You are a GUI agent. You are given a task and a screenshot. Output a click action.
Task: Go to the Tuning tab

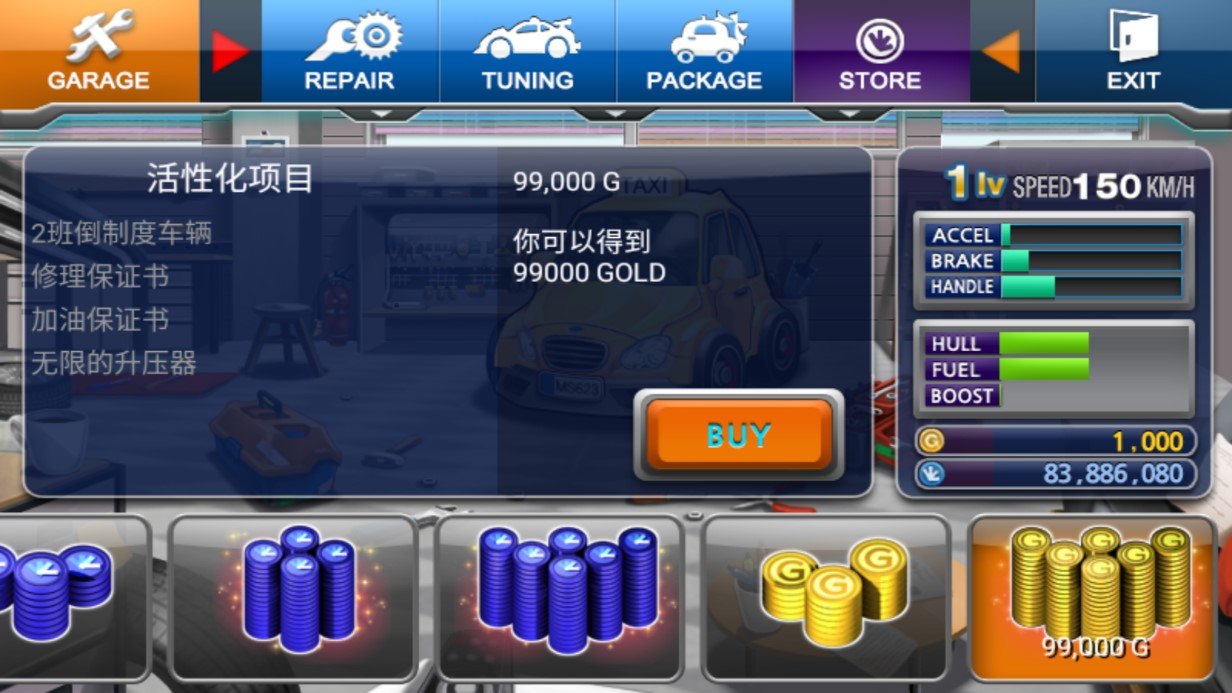(x=527, y=51)
